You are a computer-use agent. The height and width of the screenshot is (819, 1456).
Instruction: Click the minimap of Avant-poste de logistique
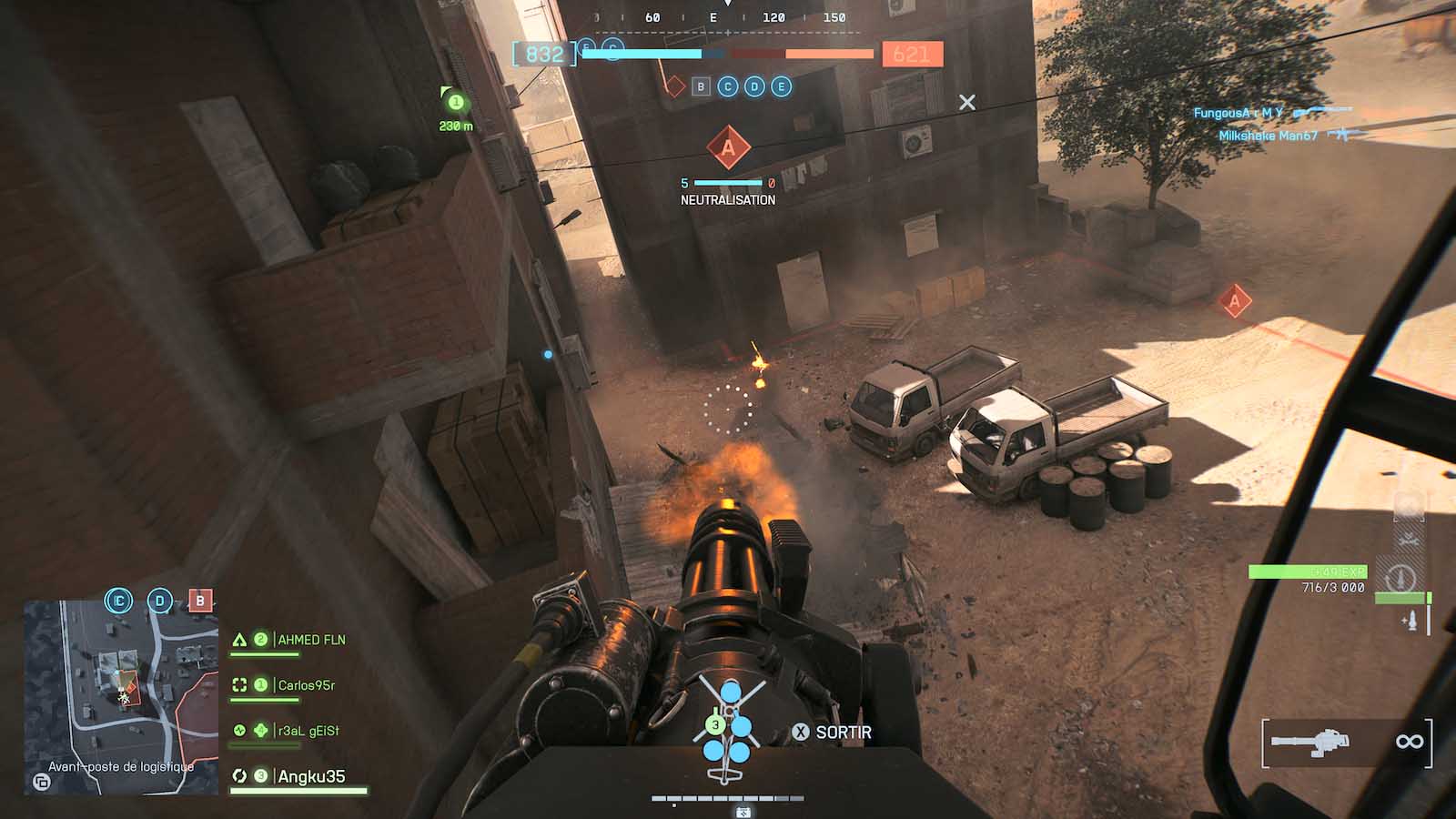point(120,696)
